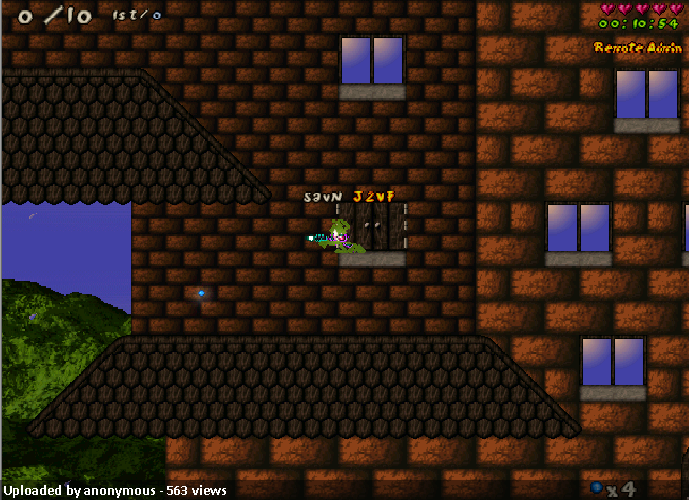Select the blue blaster weapon icon

point(597,487)
